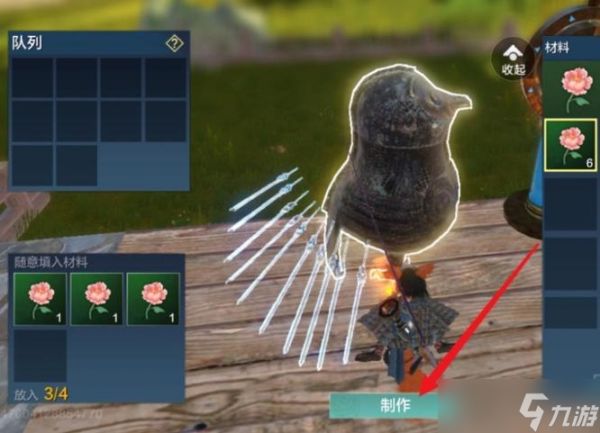Click the 制作 craft button
The width and height of the screenshot is (600, 433).
385,407
